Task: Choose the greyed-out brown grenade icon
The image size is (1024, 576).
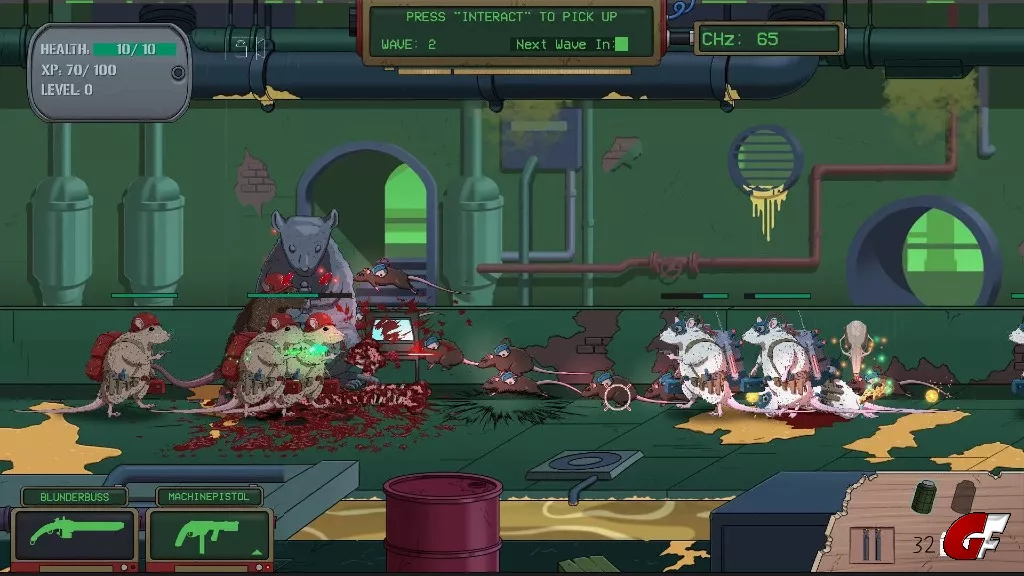Action: pos(965,494)
